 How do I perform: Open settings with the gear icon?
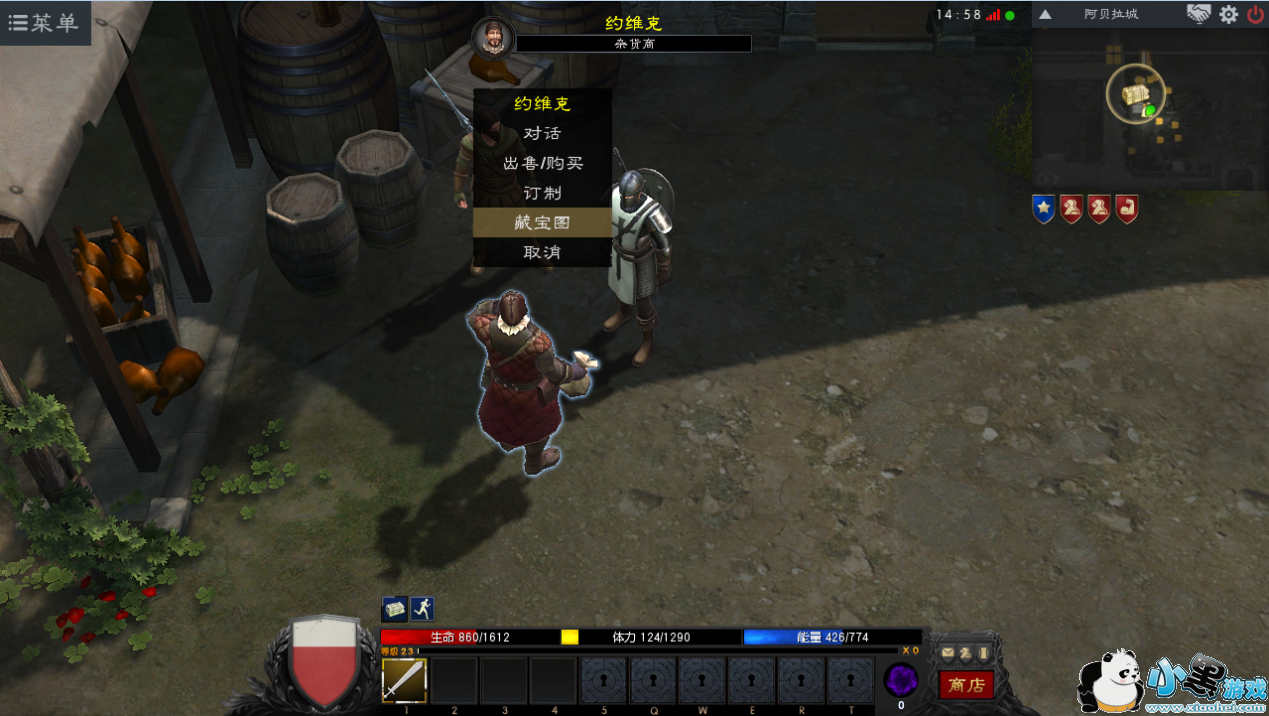pyautogui.click(x=1228, y=15)
